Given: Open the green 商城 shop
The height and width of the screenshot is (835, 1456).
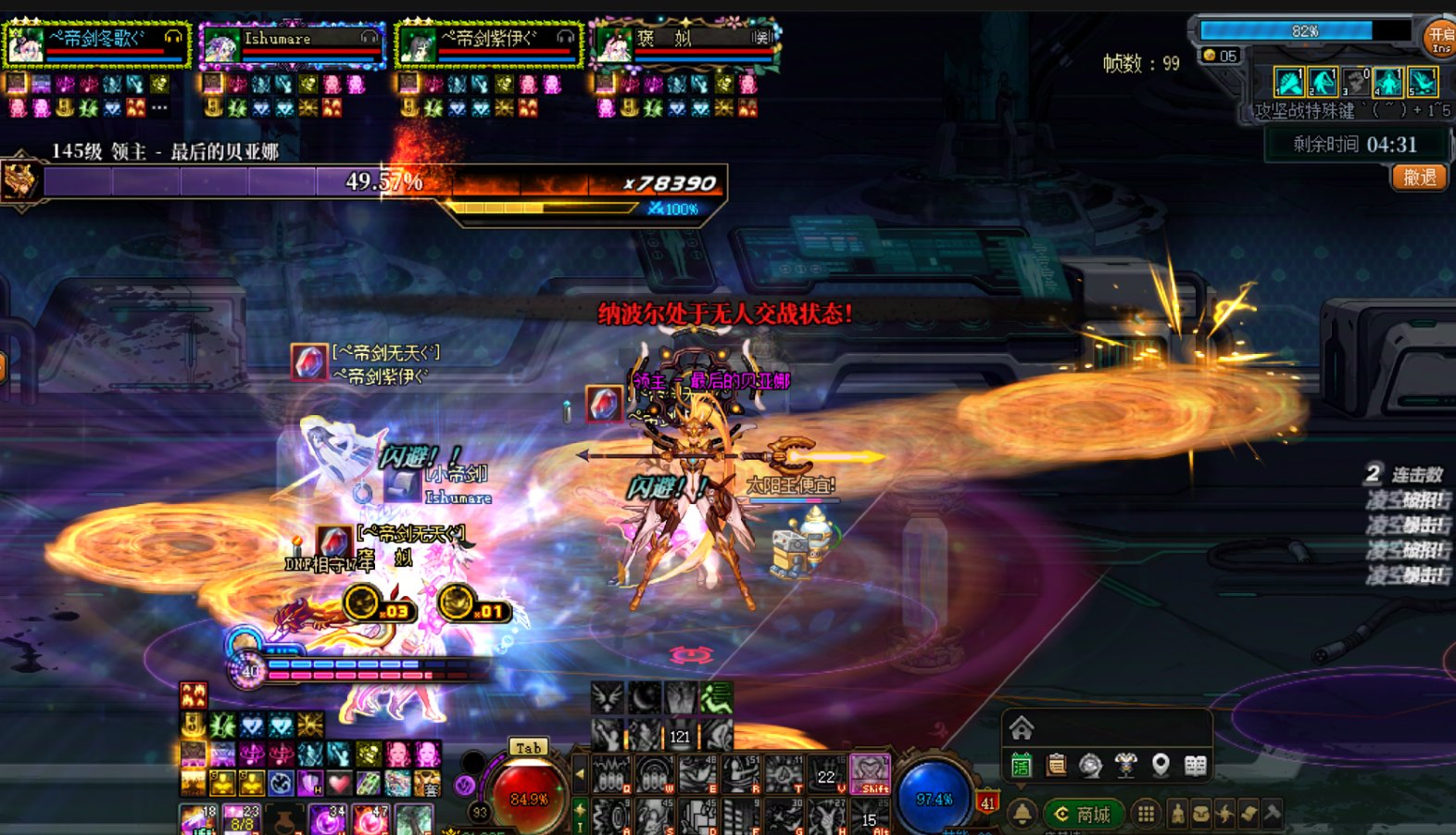Looking at the screenshot, I should click(x=1083, y=814).
